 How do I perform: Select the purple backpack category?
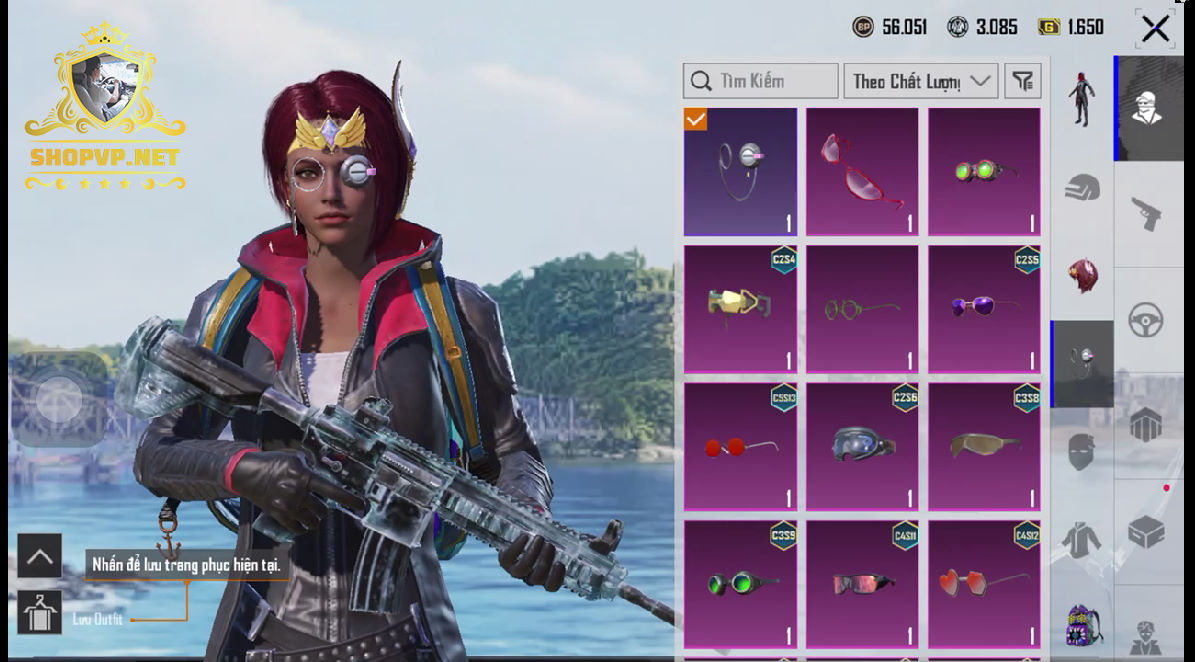[x=1082, y=625]
